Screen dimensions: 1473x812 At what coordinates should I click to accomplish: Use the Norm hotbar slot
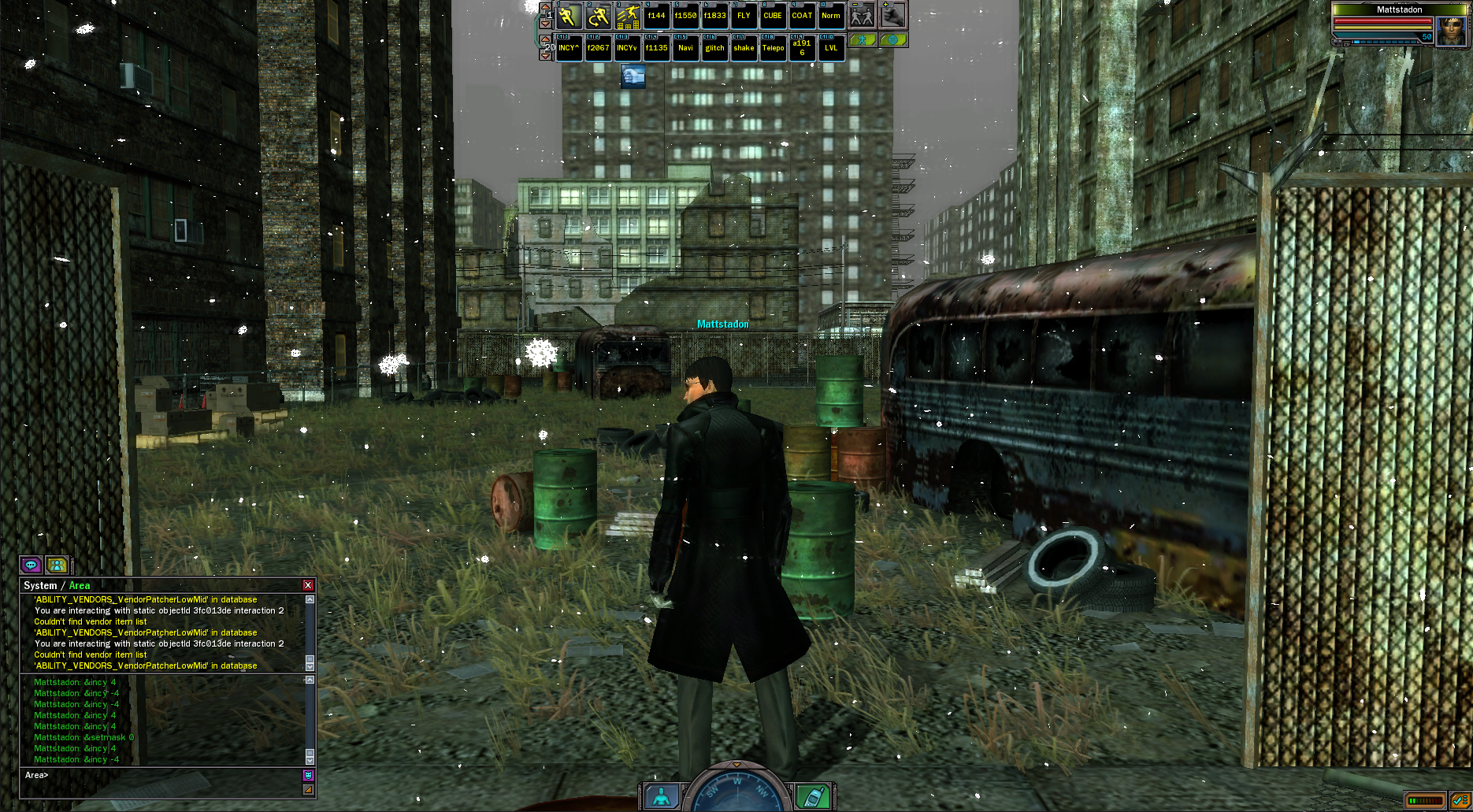click(831, 16)
